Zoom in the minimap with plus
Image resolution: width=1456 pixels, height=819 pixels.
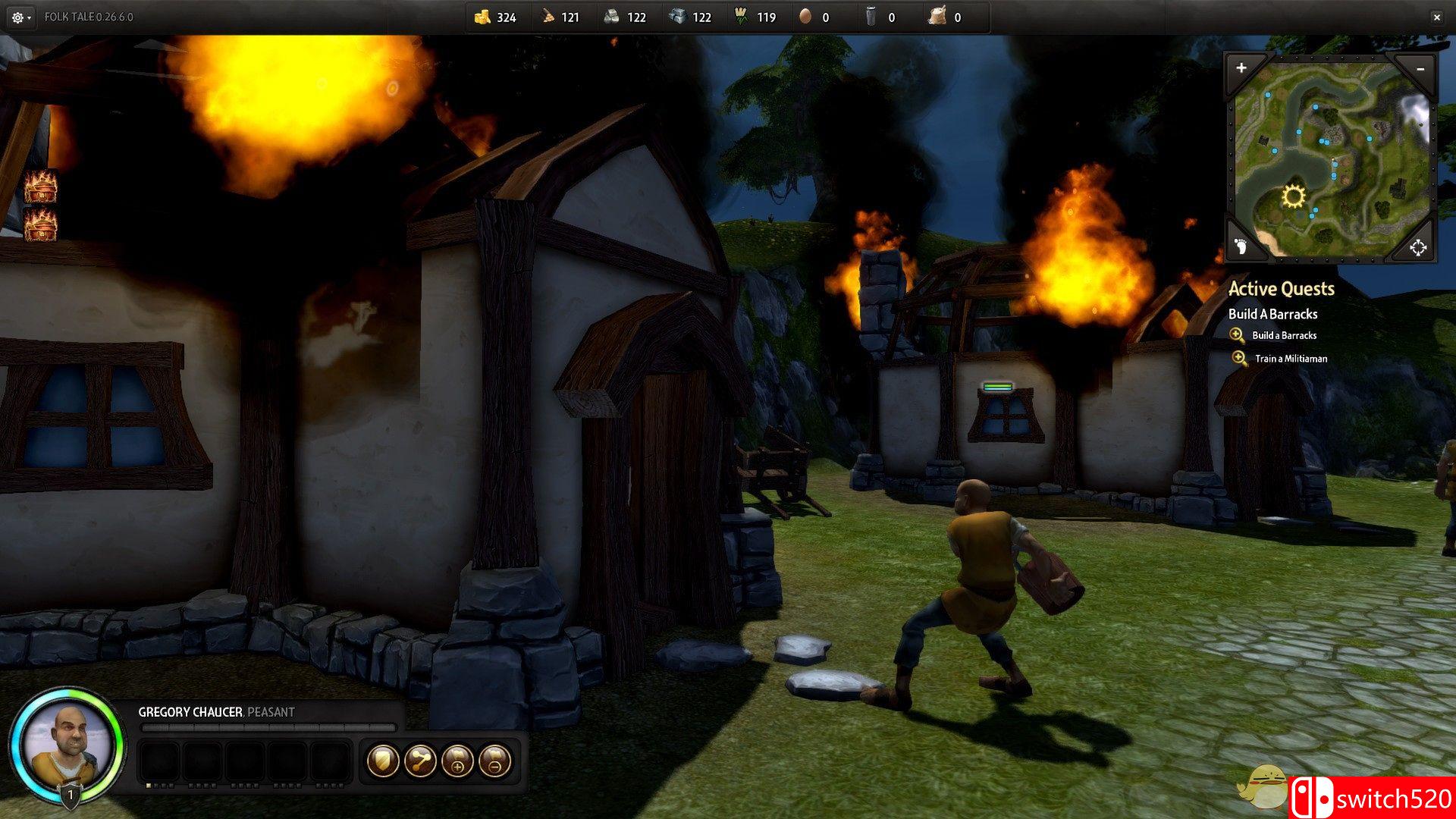(x=1241, y=68)
